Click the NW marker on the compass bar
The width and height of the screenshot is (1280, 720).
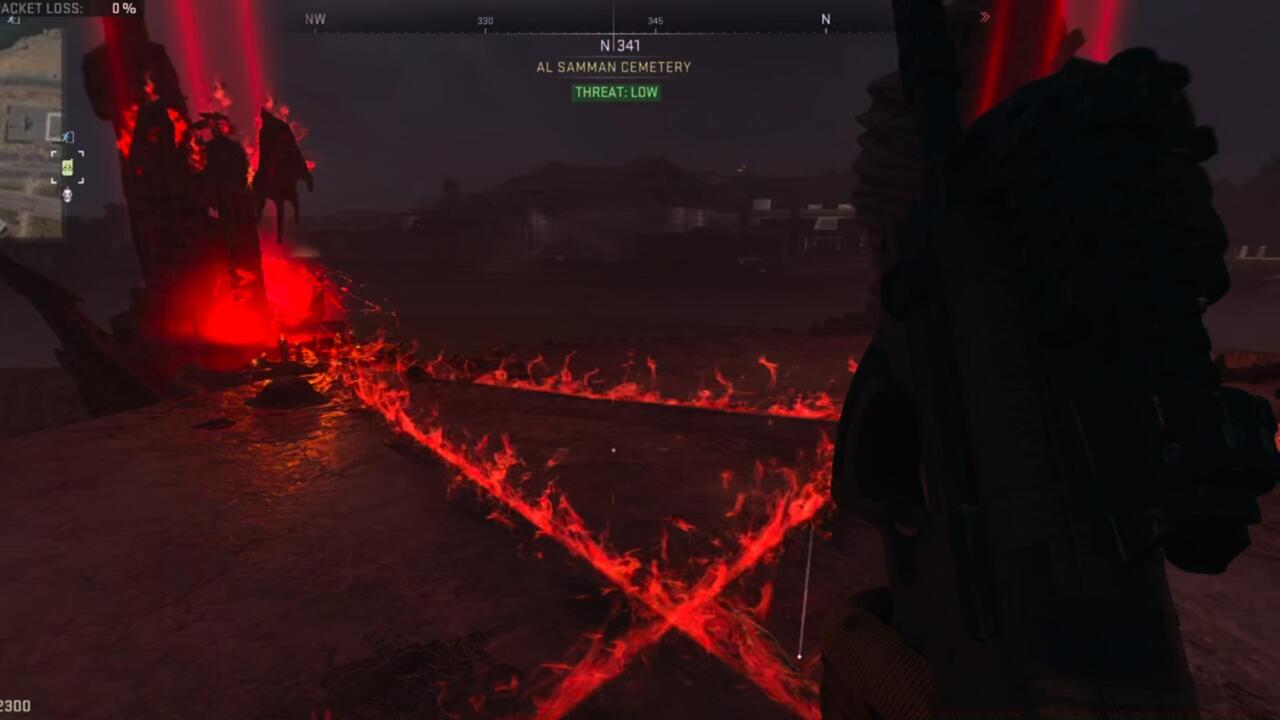[316, 19]
